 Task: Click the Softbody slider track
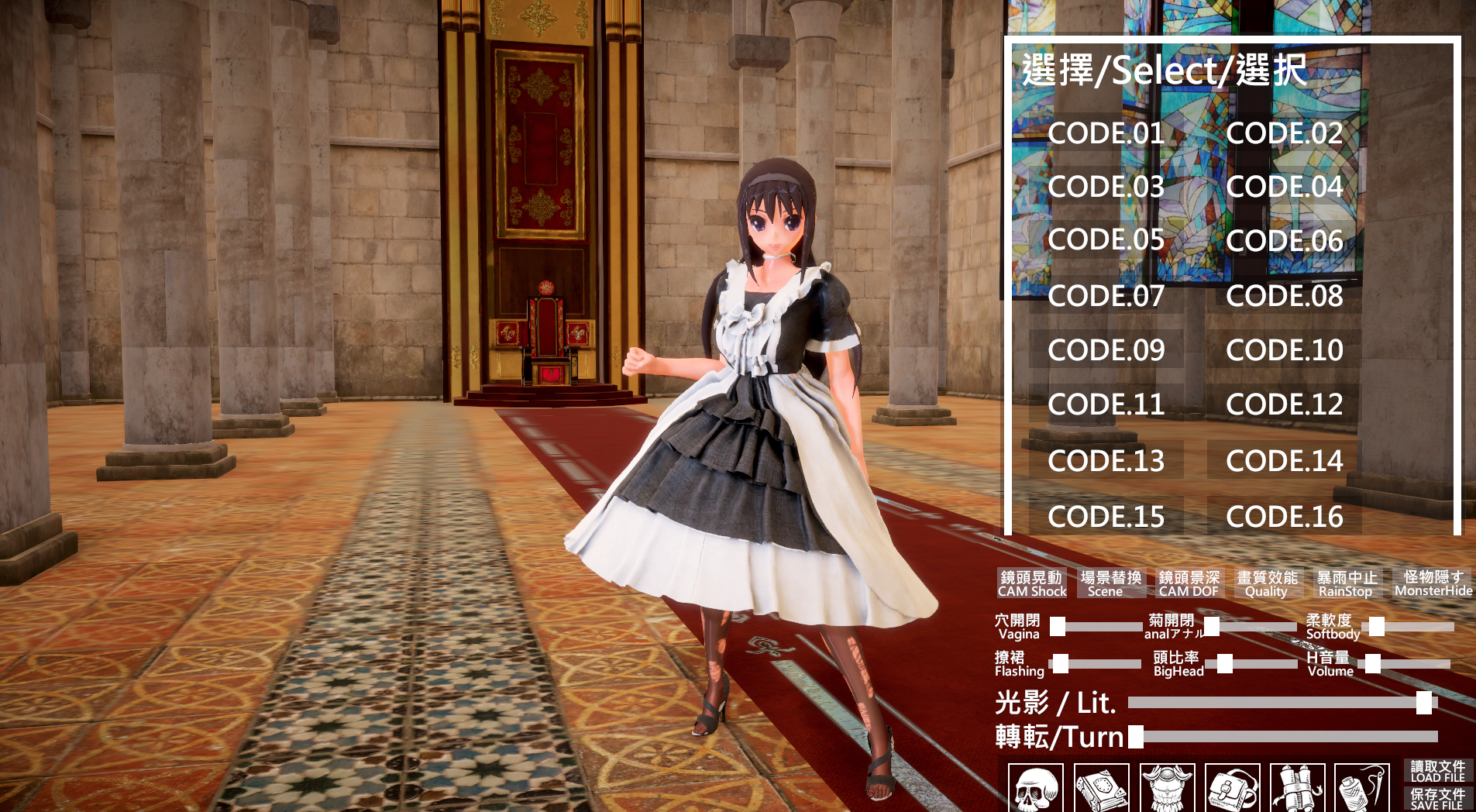point(1414,626)
